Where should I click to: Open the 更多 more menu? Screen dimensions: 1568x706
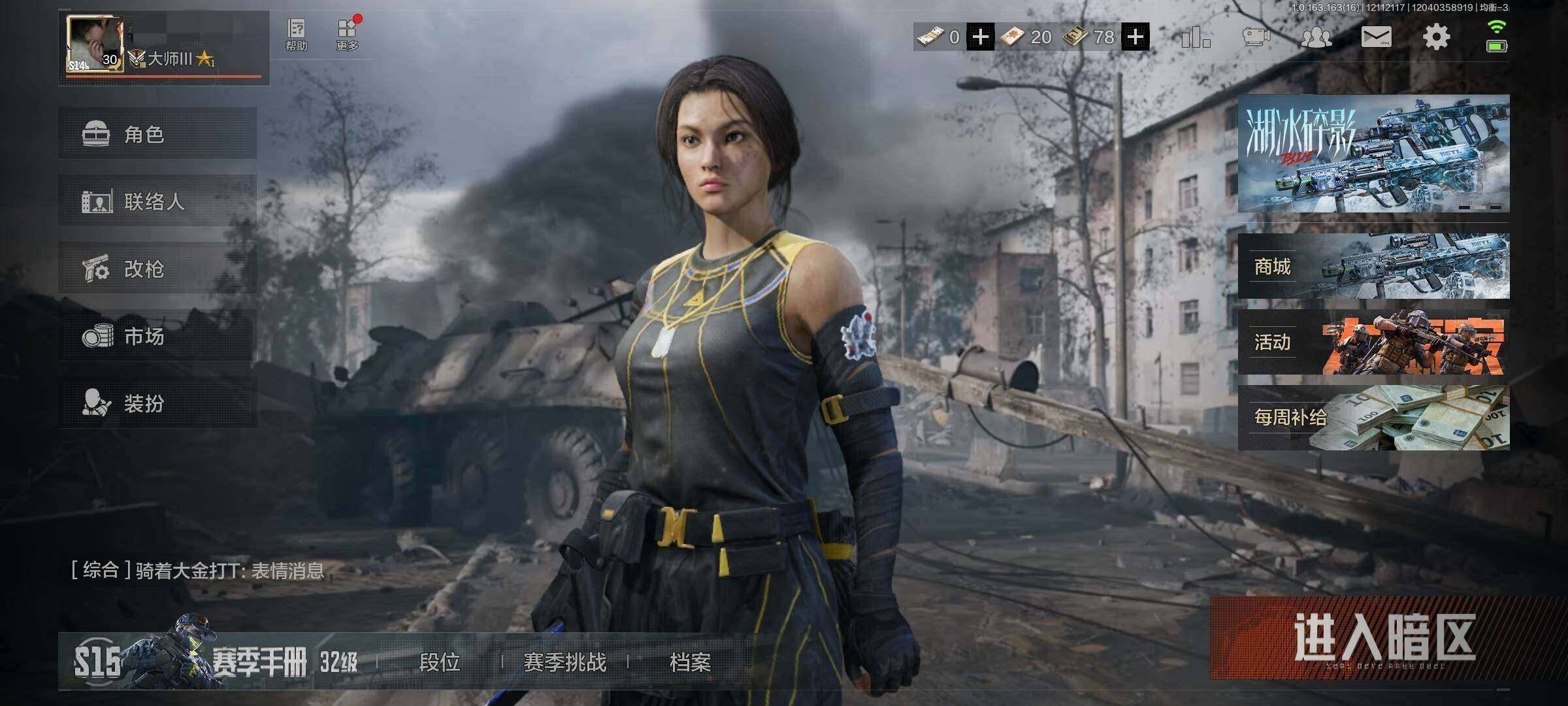348,35
